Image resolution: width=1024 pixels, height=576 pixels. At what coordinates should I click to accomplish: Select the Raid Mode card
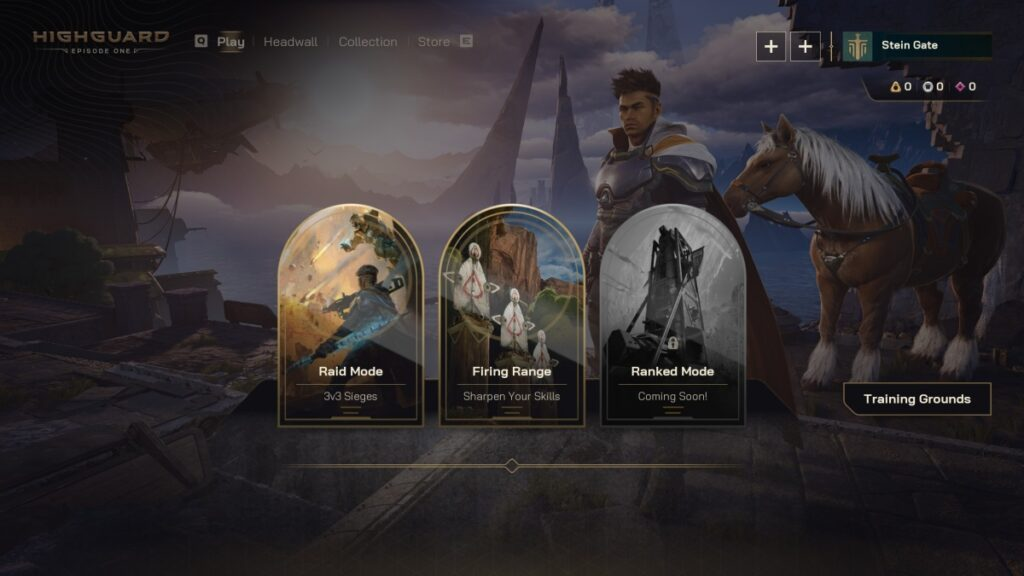pyautogui.click(x=350, y=318)
